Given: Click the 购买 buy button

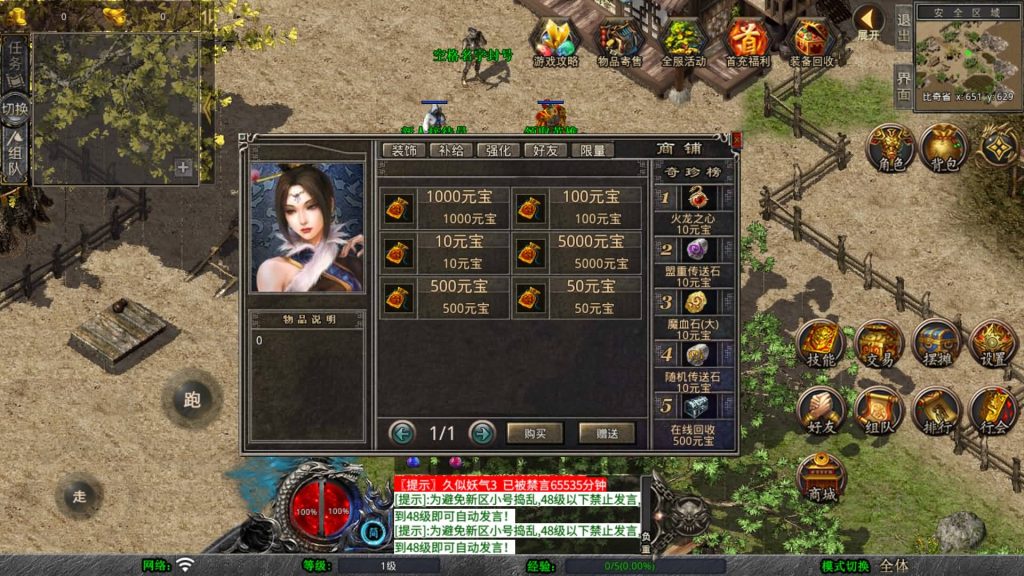Looking at the screenshot, I should coord(535,433).
